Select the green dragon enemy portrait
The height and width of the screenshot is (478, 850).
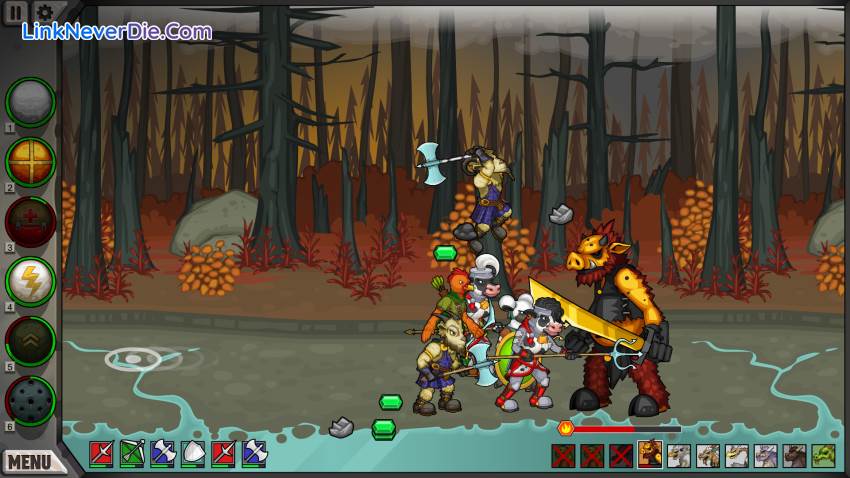click(x=823, y=456)
